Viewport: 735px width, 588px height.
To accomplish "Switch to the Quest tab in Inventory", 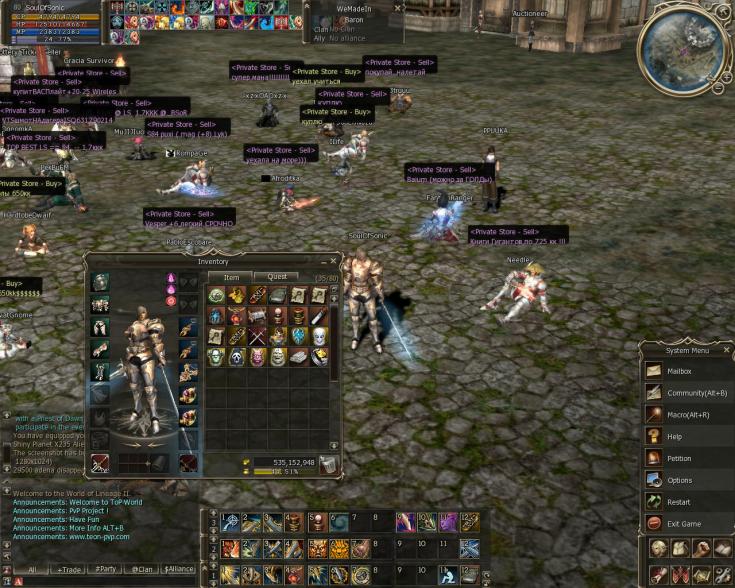I will 276,277.
